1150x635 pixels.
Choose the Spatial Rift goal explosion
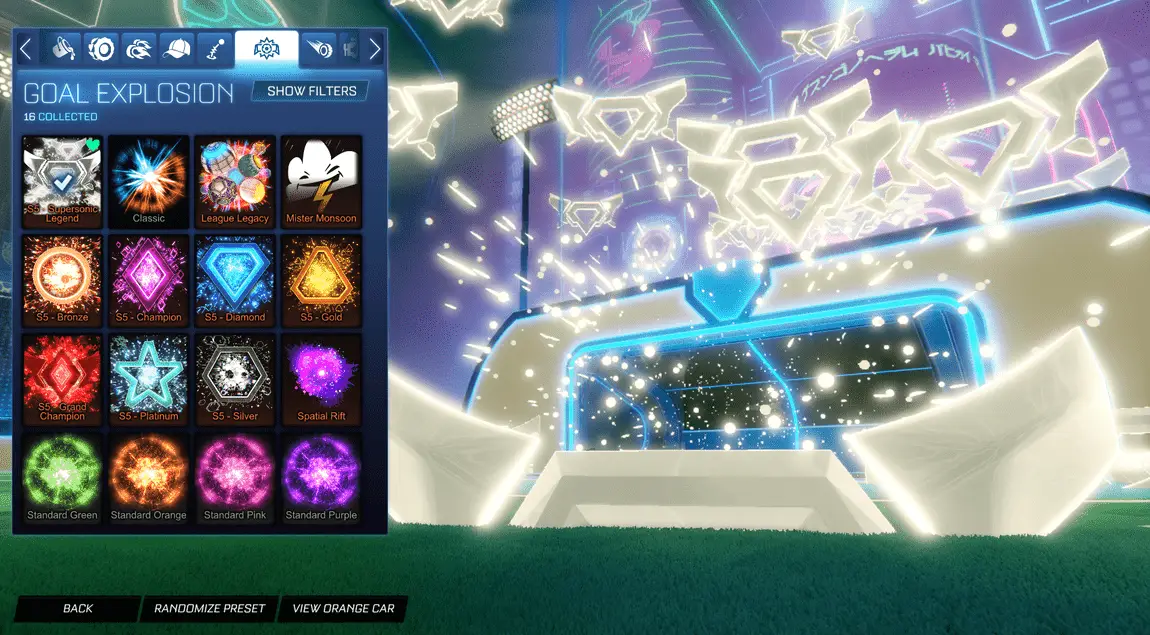321,378
